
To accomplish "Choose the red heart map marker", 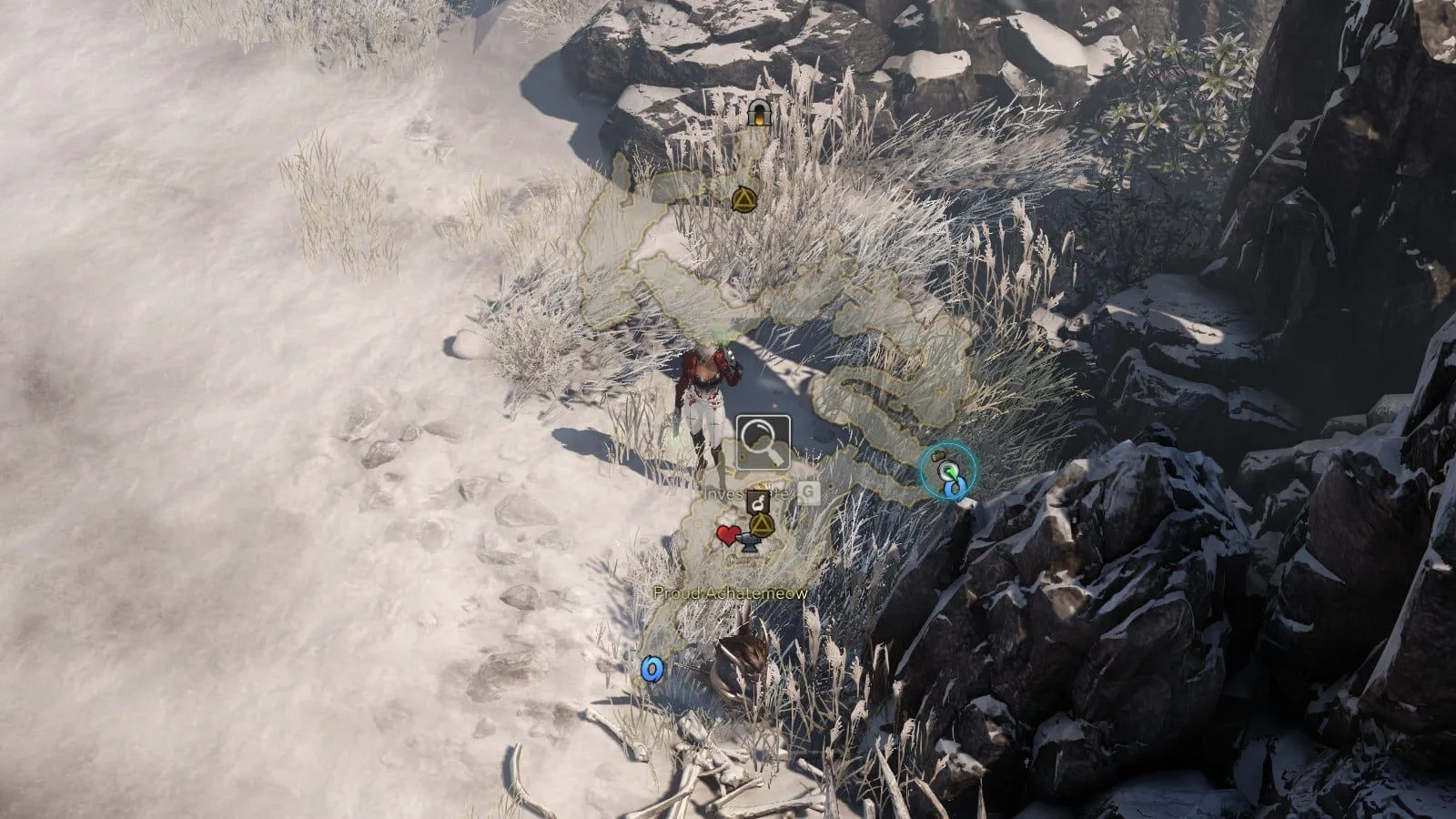I will click(x=727, y=535).
